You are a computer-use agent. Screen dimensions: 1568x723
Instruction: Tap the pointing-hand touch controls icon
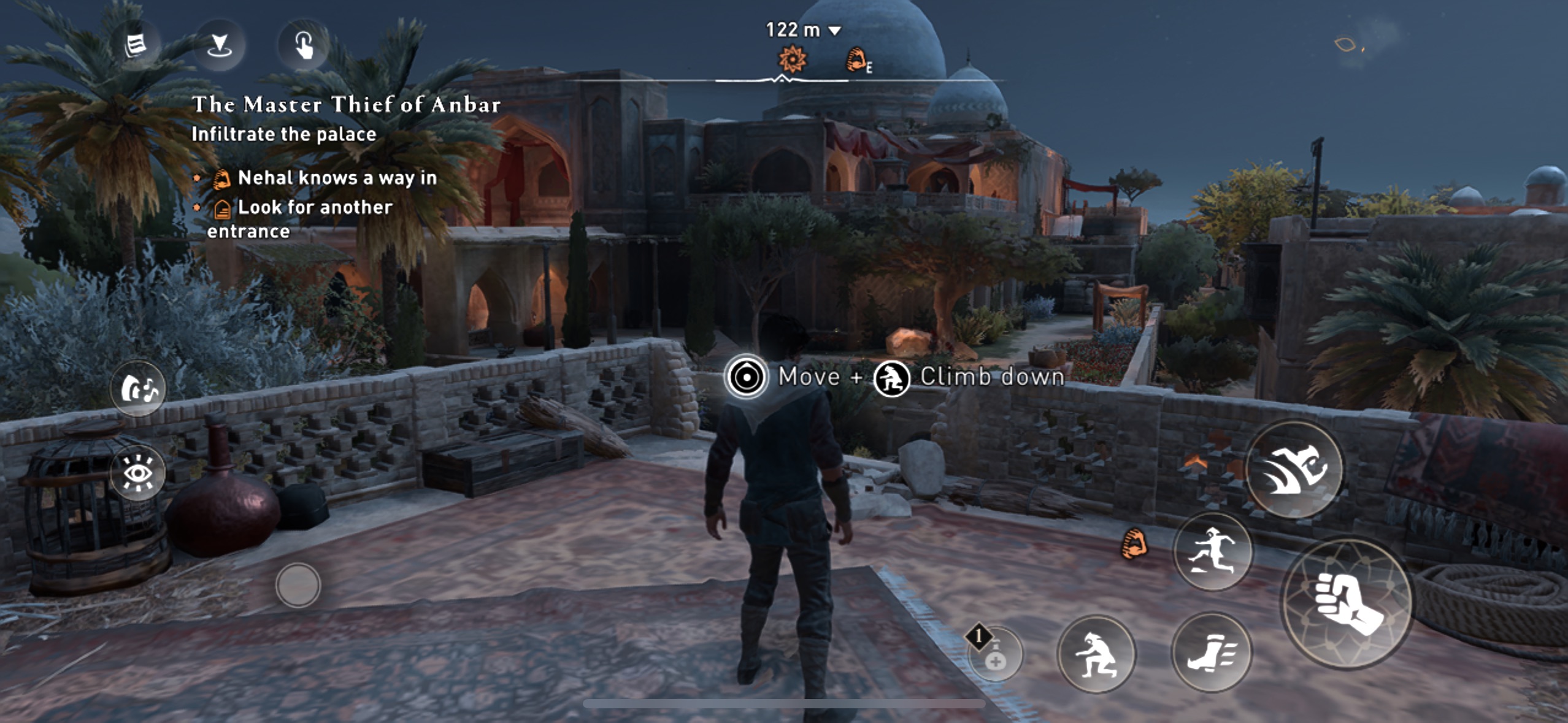304,45
